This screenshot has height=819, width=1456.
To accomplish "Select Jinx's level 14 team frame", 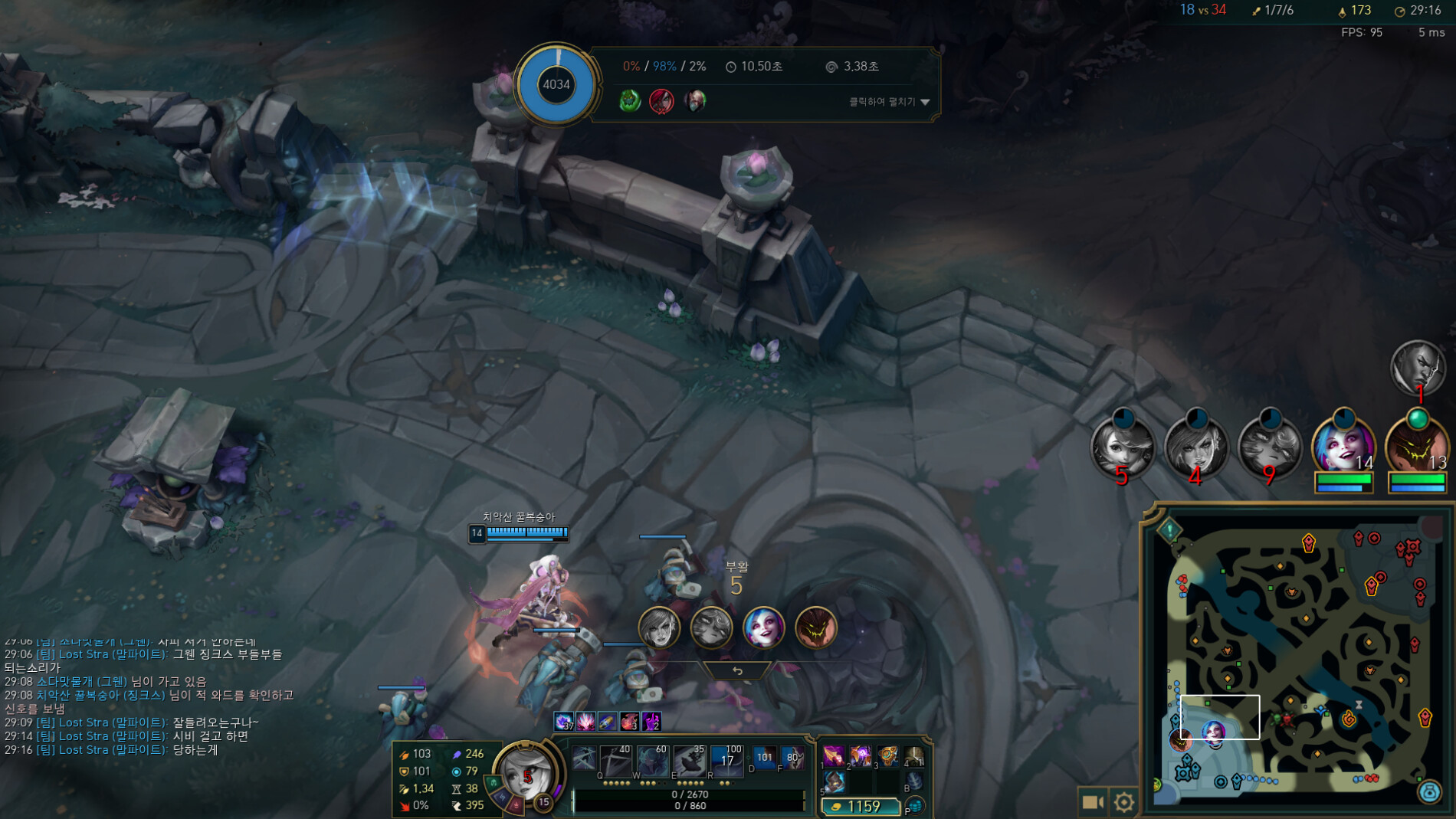I will [x=1343, y=447].
